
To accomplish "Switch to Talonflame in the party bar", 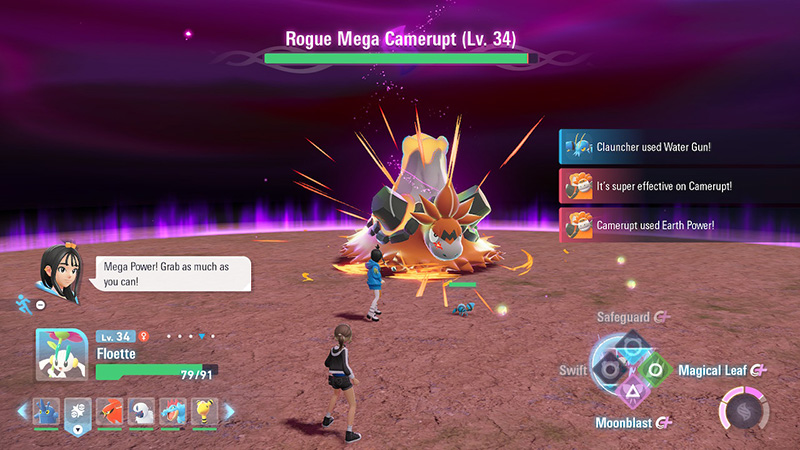I will pos(108,410).
